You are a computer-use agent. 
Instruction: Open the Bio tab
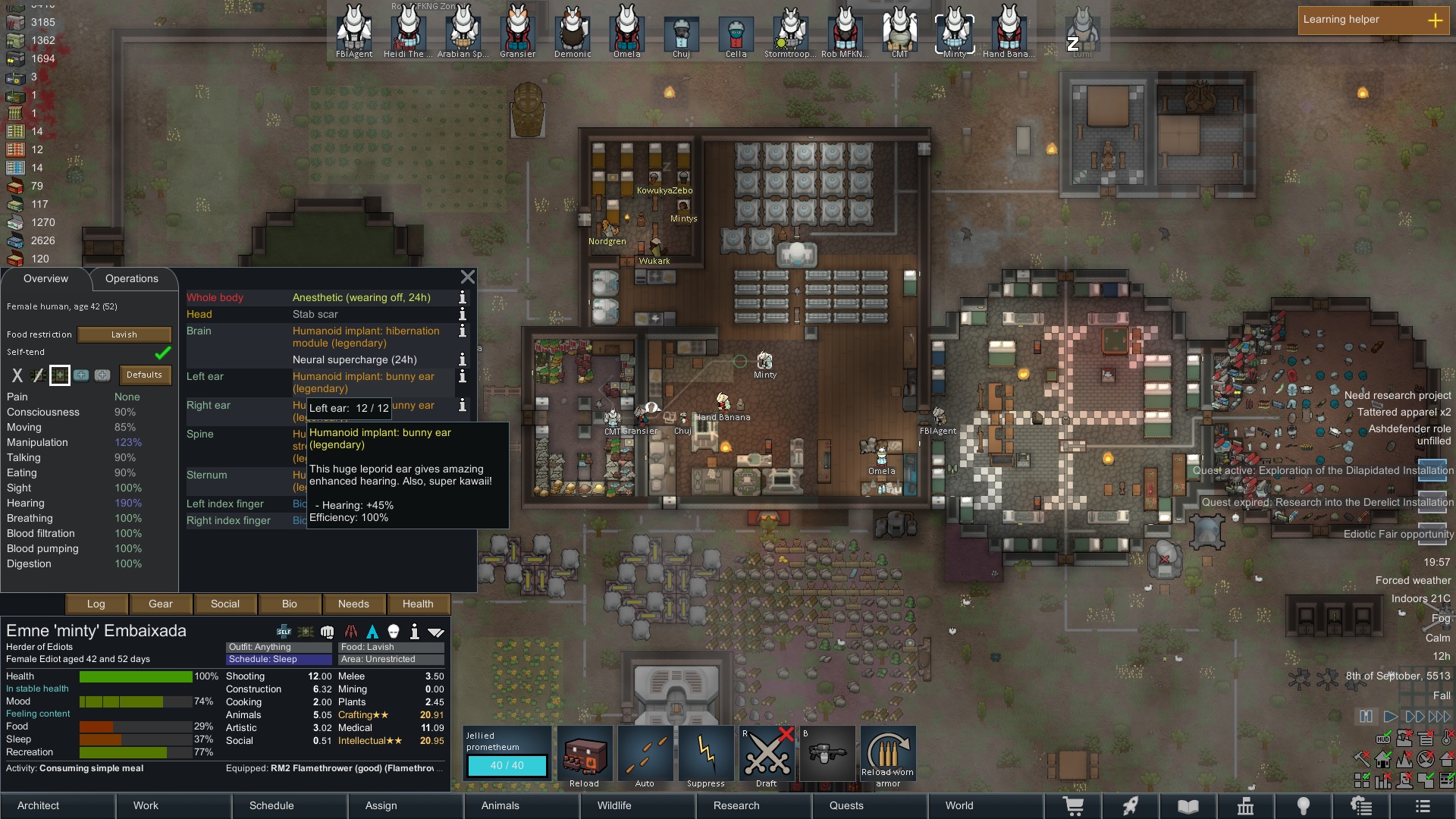coord(289,604)
